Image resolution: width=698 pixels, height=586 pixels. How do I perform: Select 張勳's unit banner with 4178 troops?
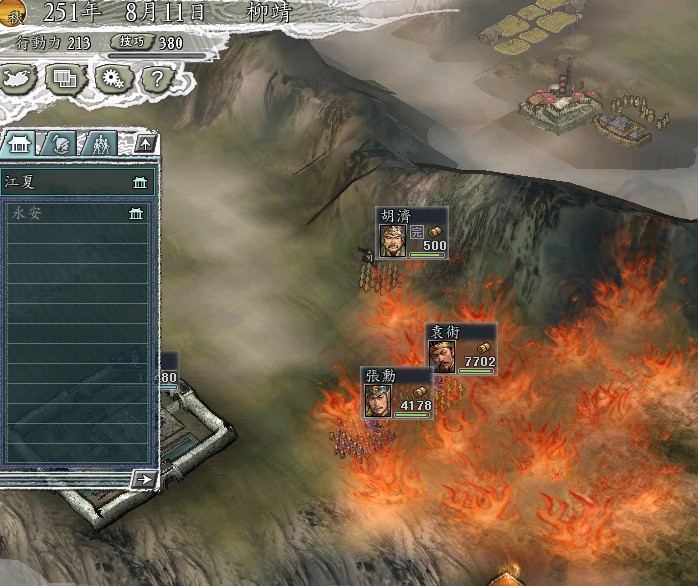tap(397, 393)
